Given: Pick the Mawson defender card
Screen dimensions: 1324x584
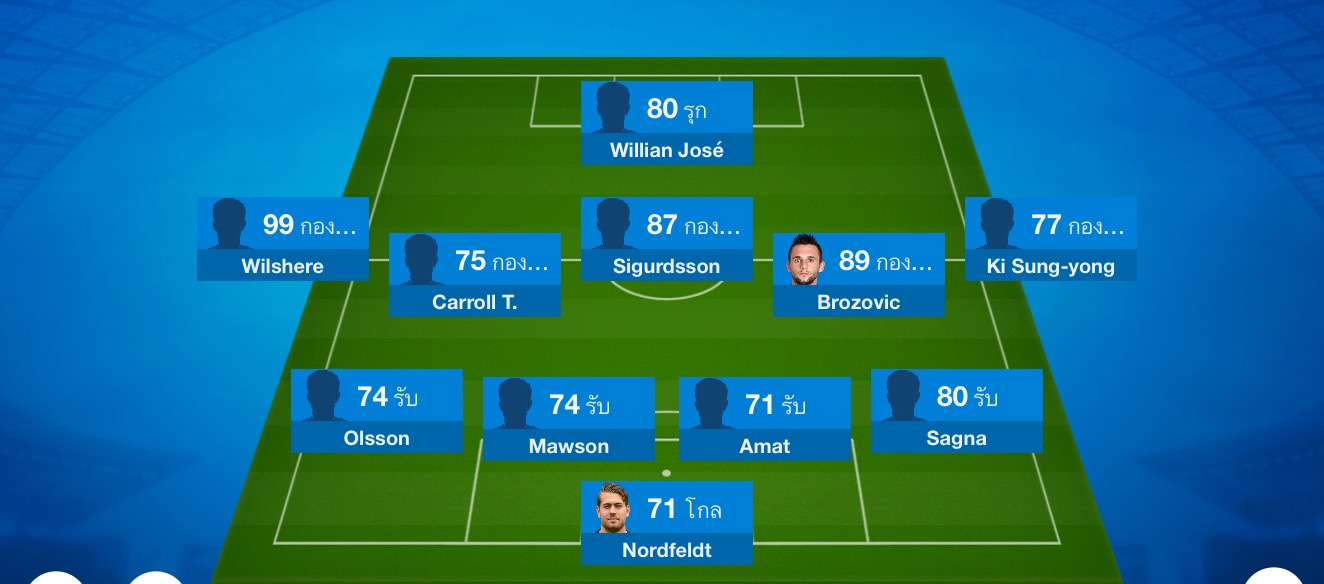Looking at the screenshot, I should point(569,419).
